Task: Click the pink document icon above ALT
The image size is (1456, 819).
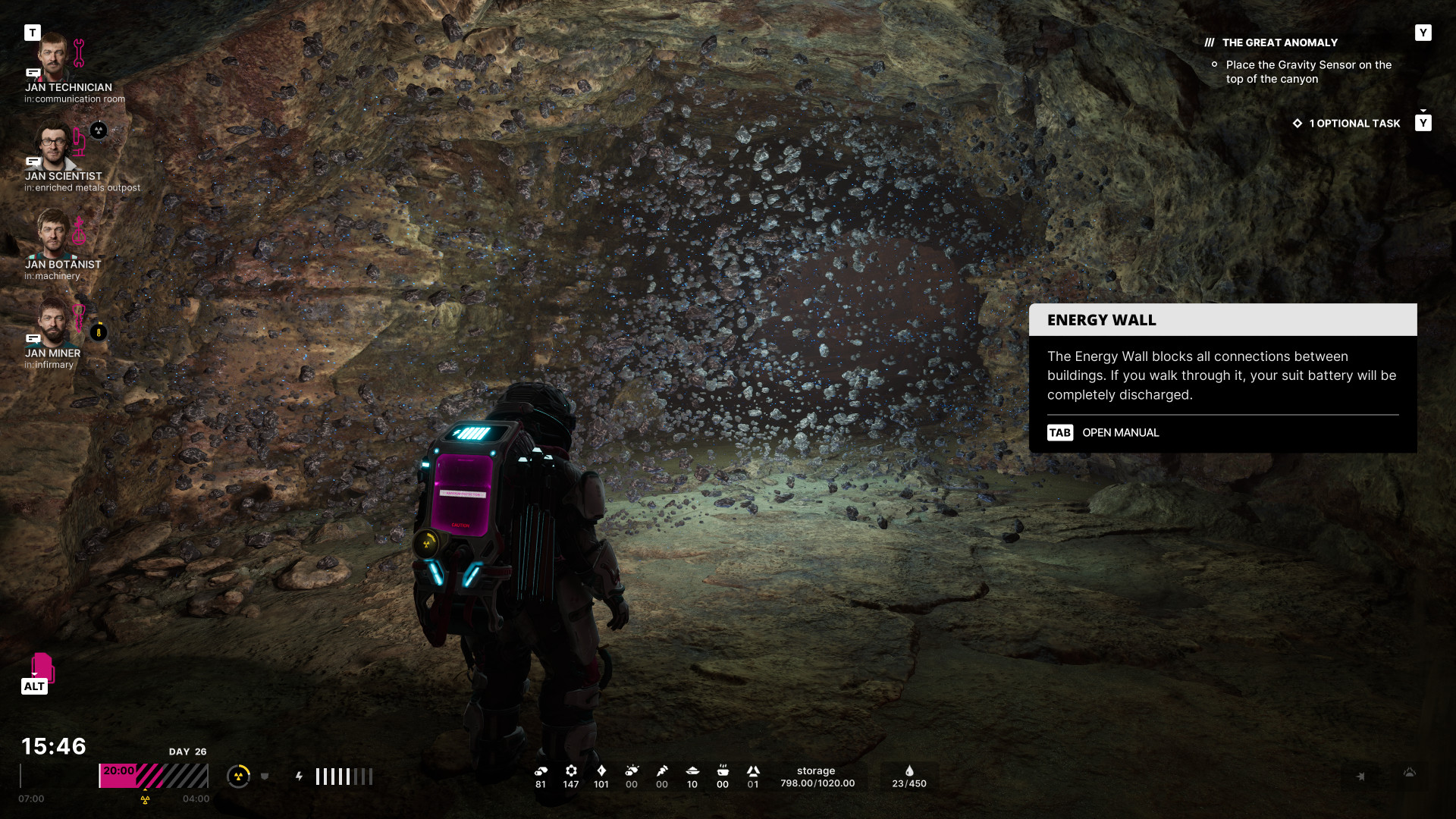Action: click(42, 667)
